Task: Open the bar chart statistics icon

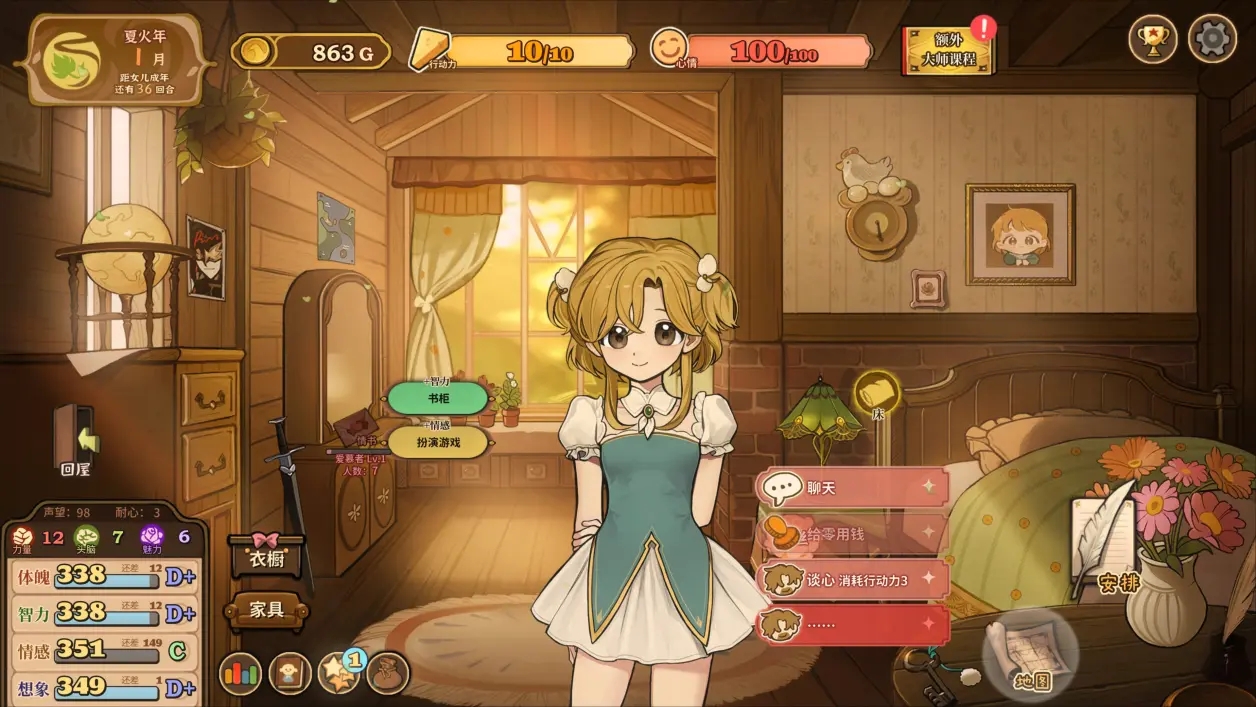Action: [240, 673]
